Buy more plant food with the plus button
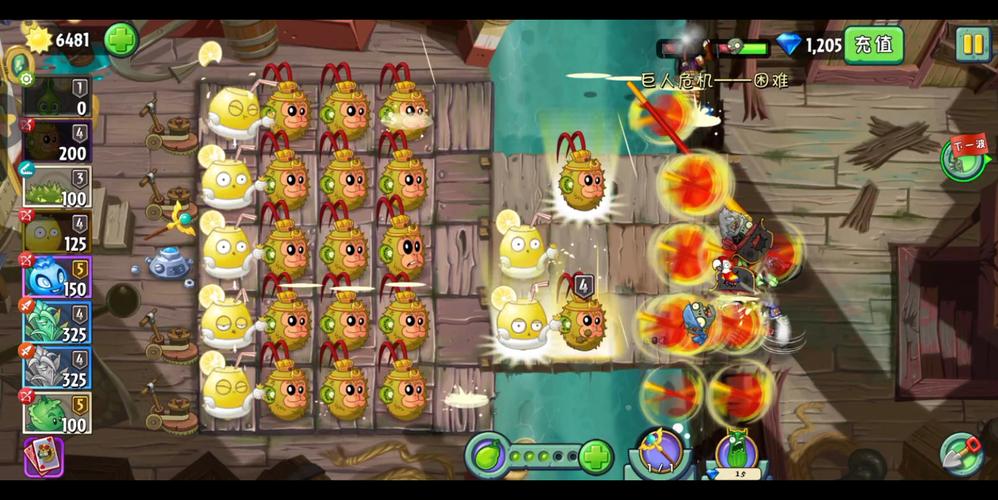 [x=596, y=458]
